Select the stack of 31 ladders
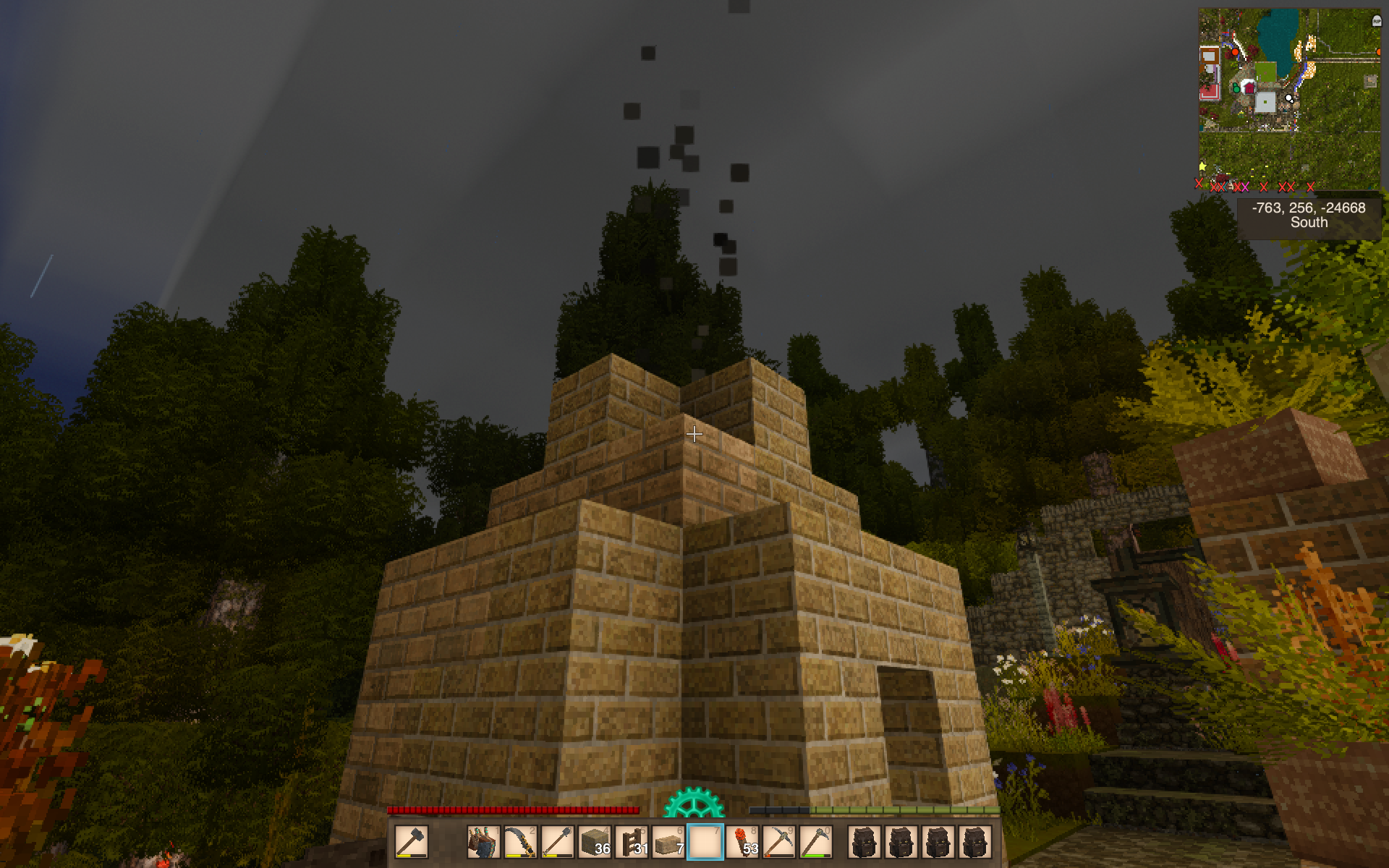This screenshot has width=1389, height=868. pyautogui.click(x=632, y=842)
